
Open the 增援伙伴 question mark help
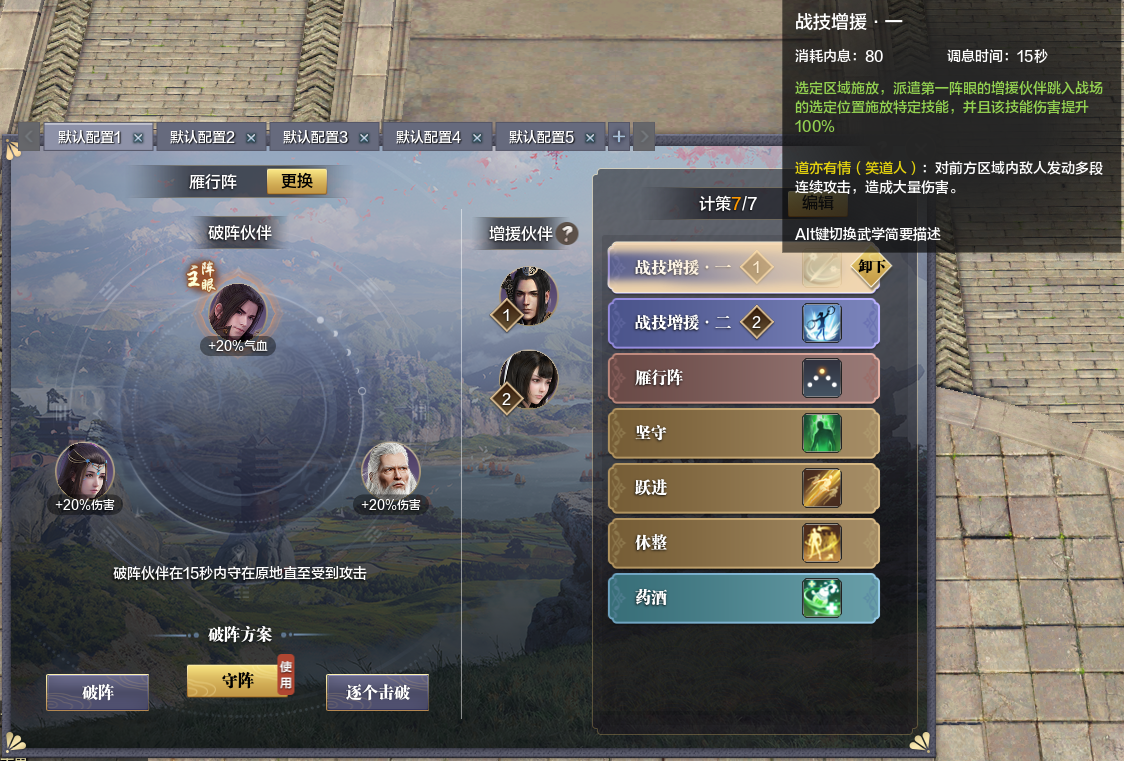(x=567, y=234)
